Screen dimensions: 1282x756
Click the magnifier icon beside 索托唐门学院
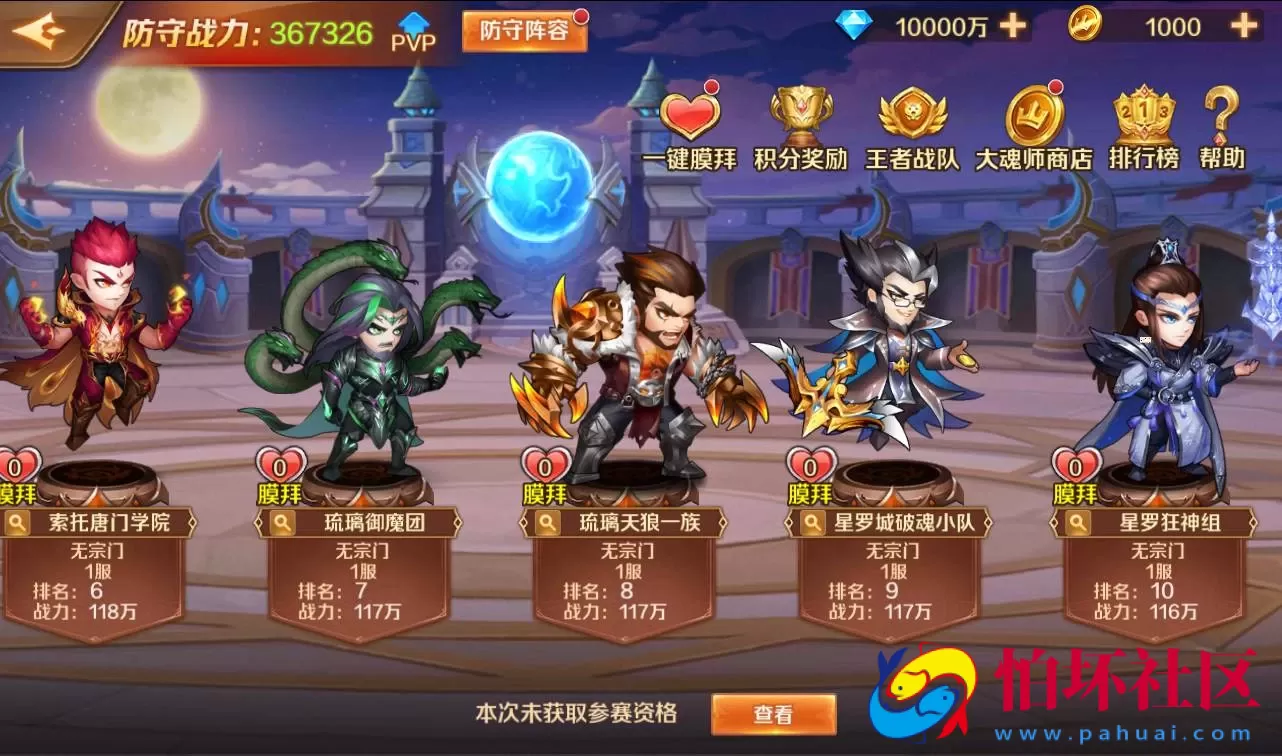[x=18, y=521]
